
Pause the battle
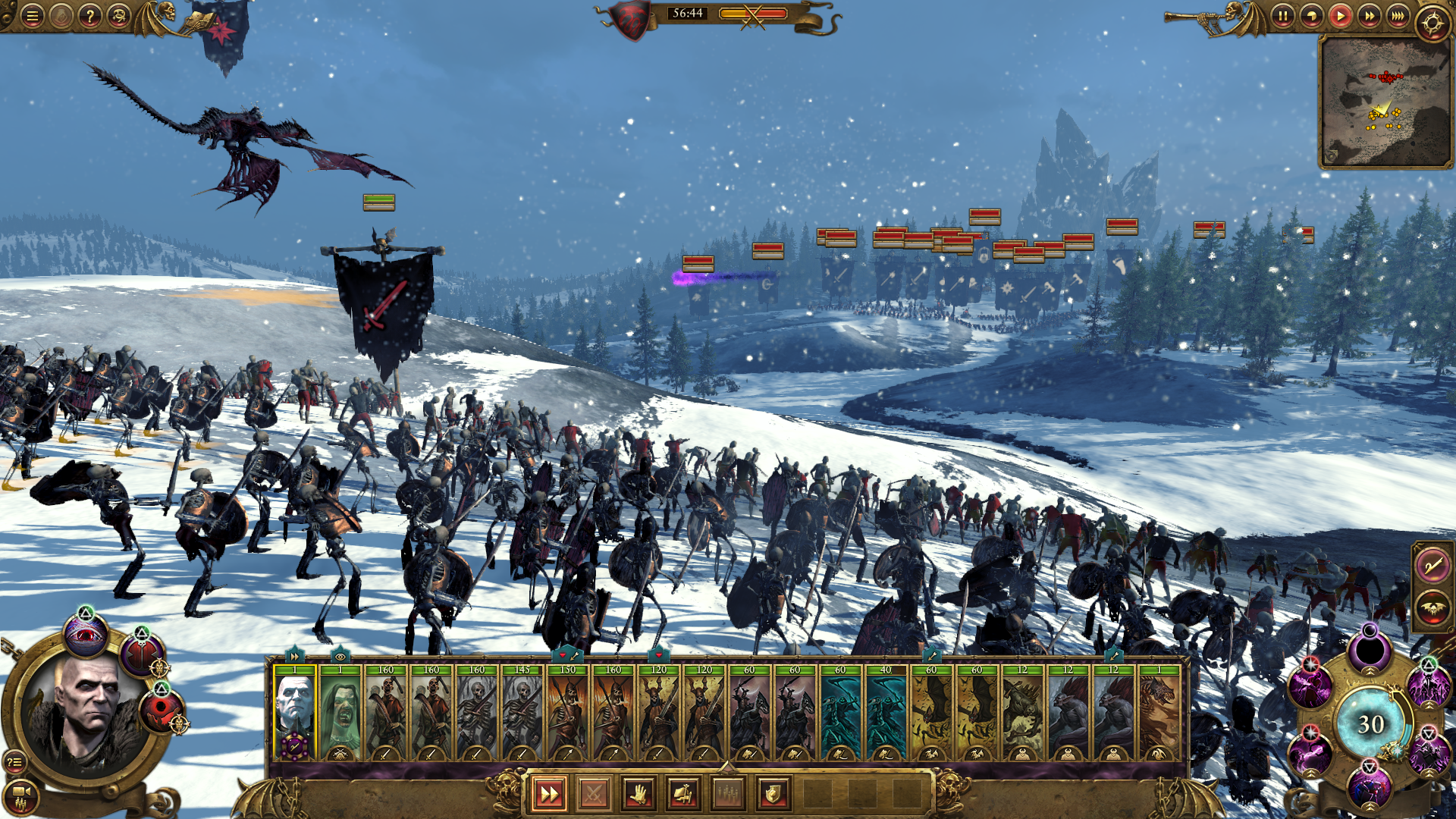pos(1282,16)
